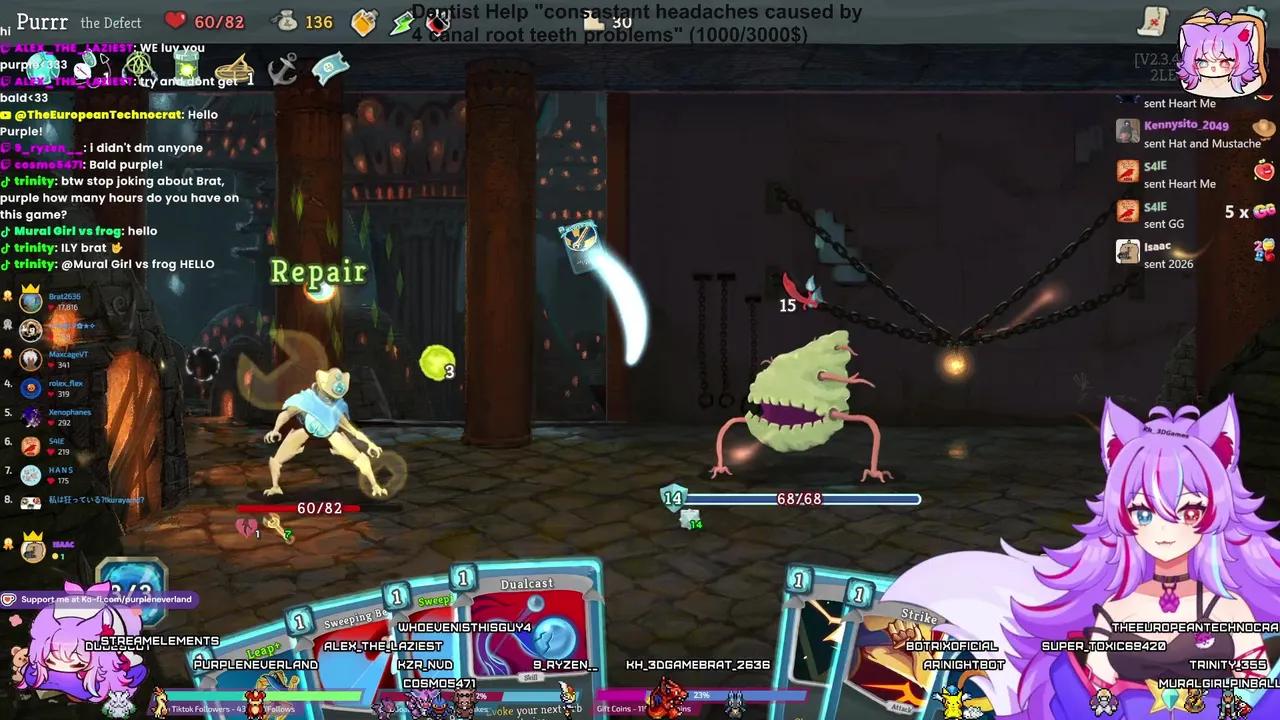Screen dimensions: 1280x720
Task: Click the heart icon showing 60/82 health
Action: point(175,22)
